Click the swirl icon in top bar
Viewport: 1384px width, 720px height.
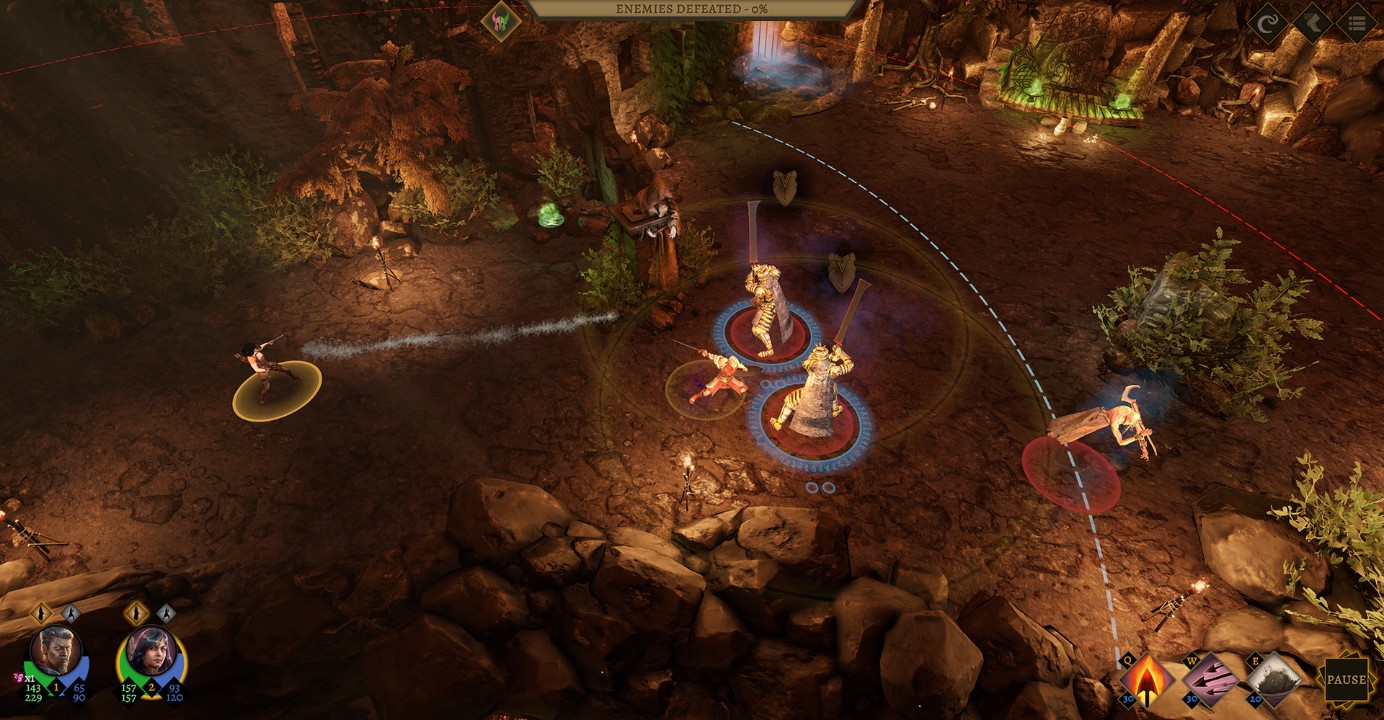click(x=1267, y=23)
